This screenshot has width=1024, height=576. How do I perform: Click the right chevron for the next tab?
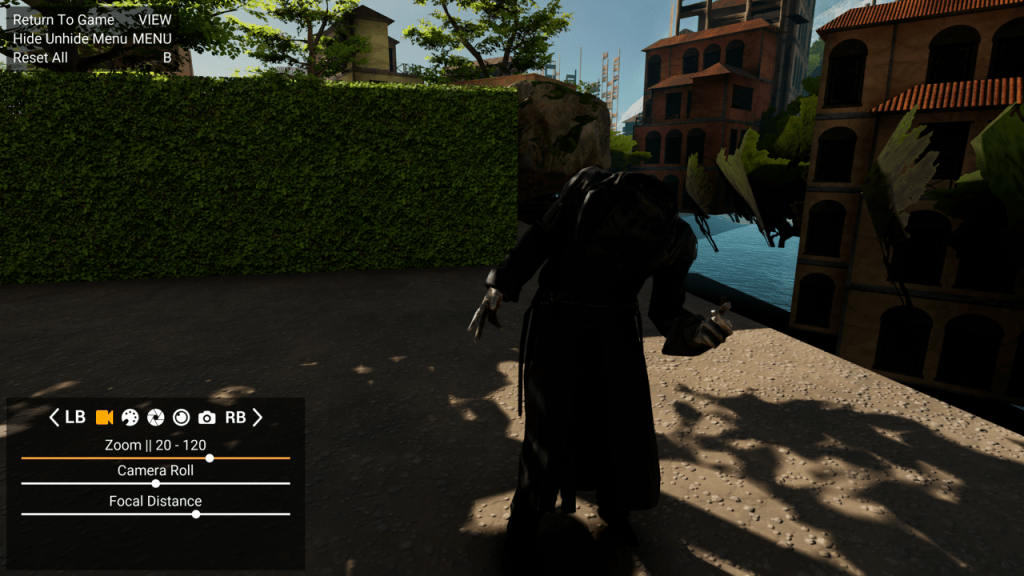[257, 417]
